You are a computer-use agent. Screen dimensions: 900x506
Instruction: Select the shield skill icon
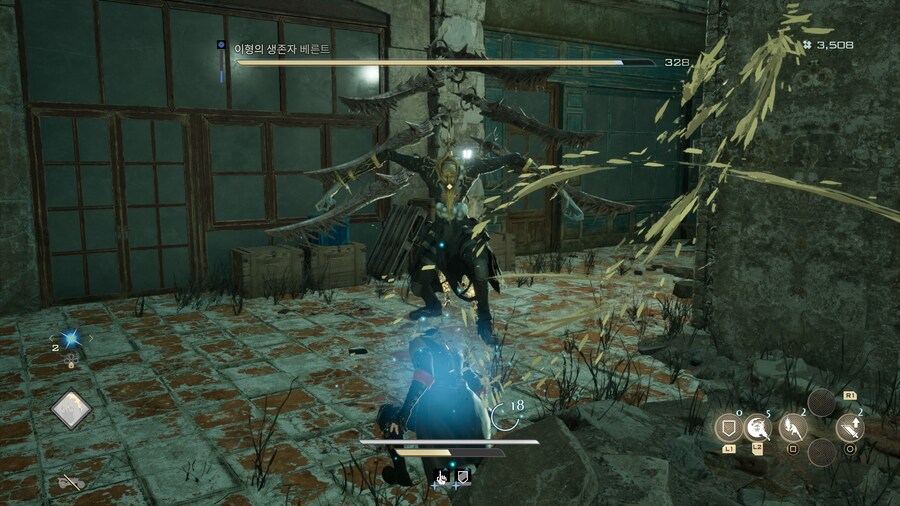click(729, 428)
